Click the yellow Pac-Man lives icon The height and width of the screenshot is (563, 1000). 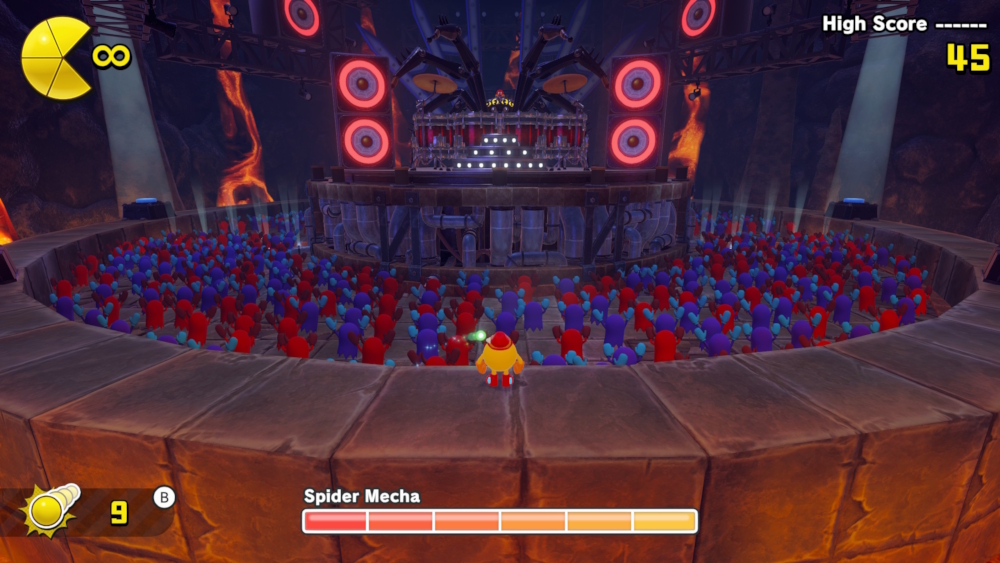tap(56, 58)
